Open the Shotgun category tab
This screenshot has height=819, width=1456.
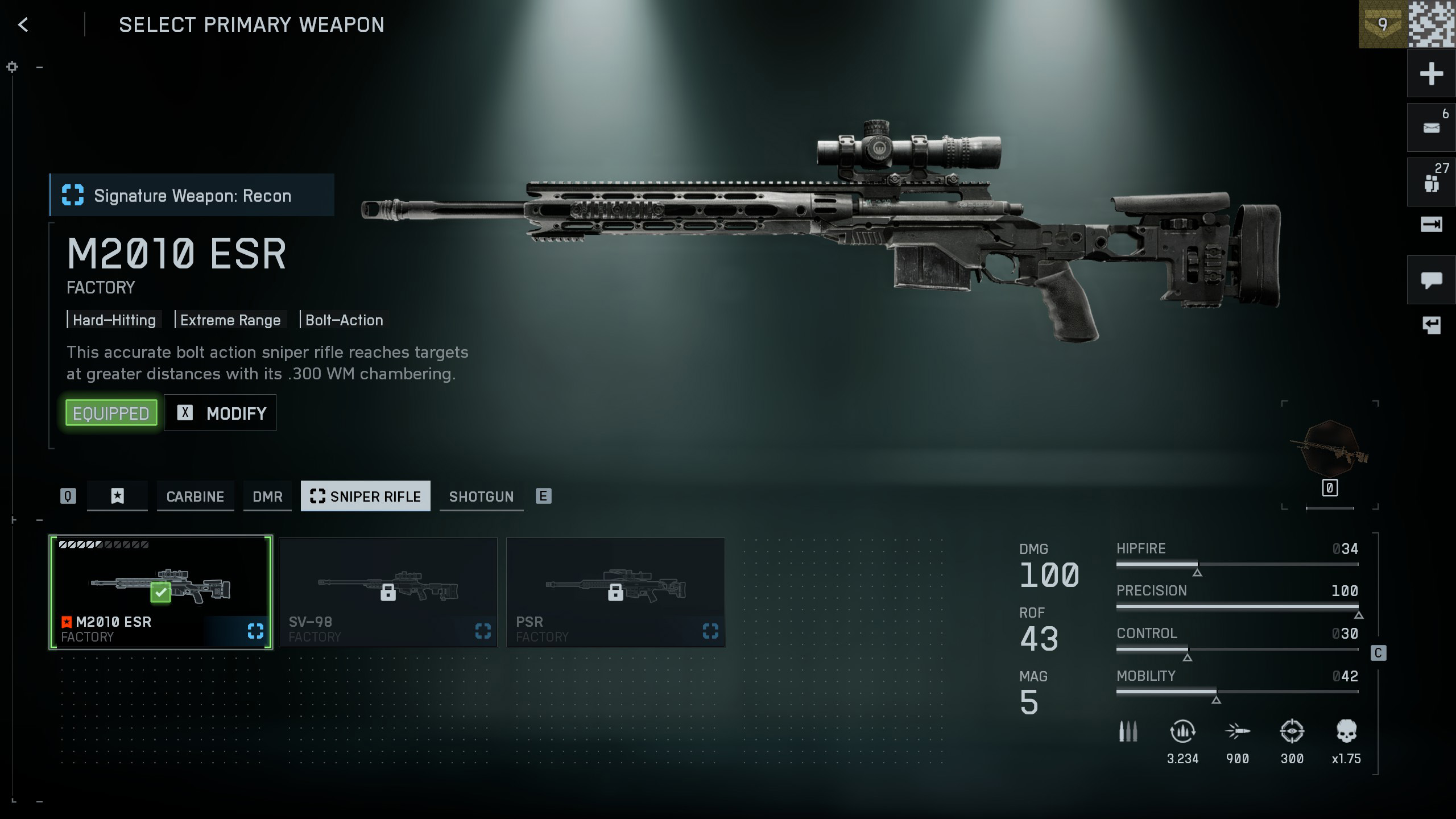(x=481, y=497)
